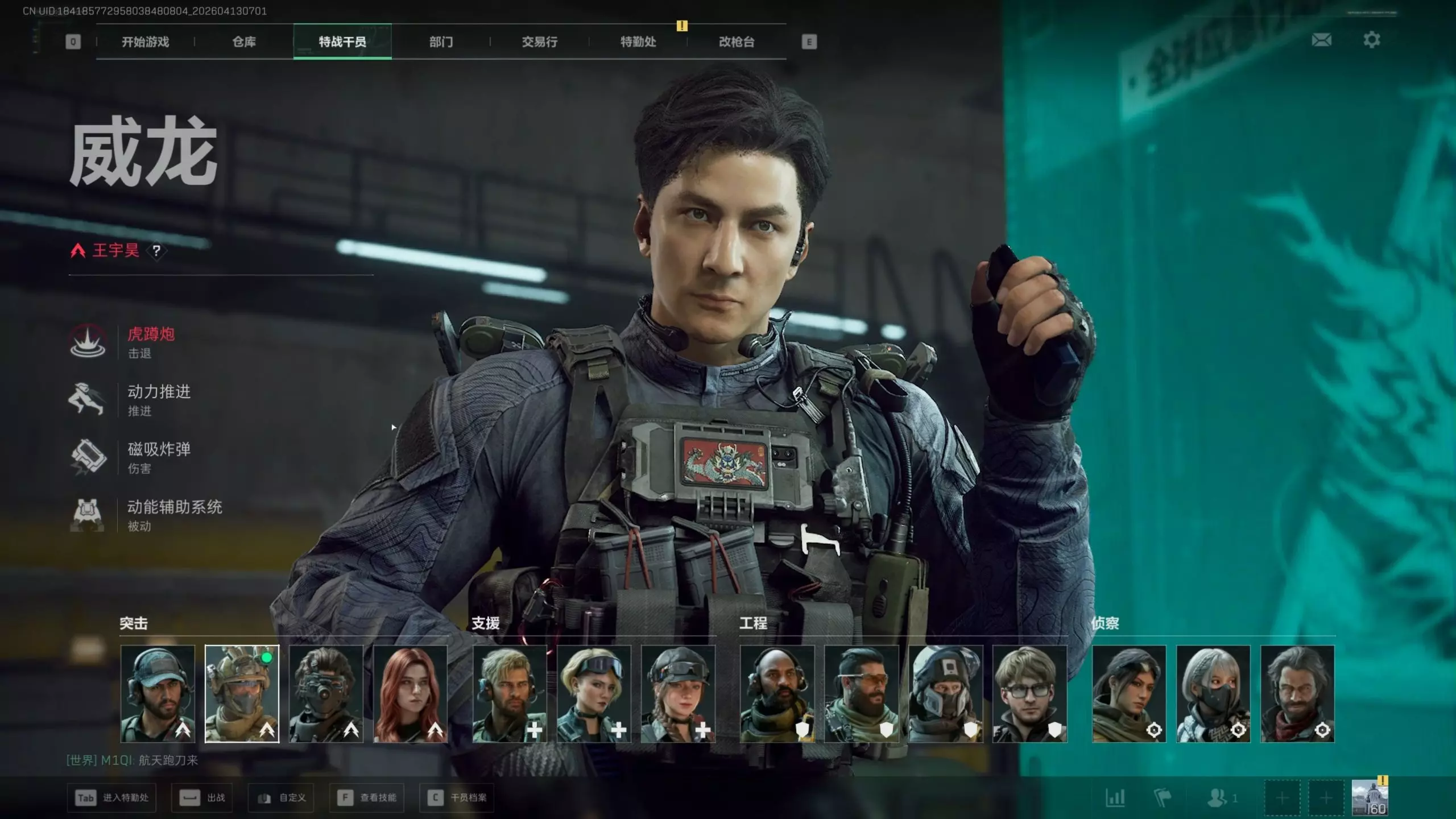This screenshot has height=819, width=1456.
Task: Open the 交易行 tab
Action: (539, 42)
